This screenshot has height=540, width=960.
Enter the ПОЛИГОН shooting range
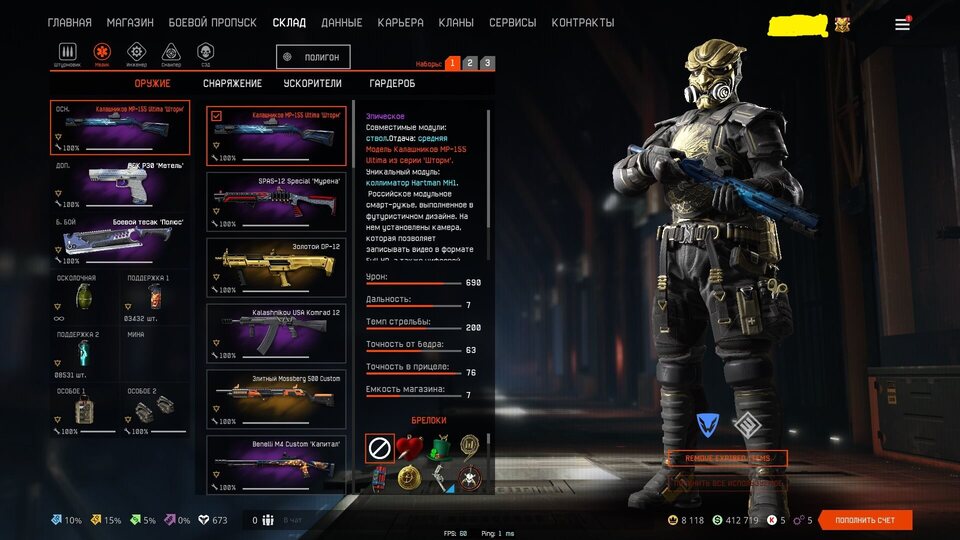point(314,58)
